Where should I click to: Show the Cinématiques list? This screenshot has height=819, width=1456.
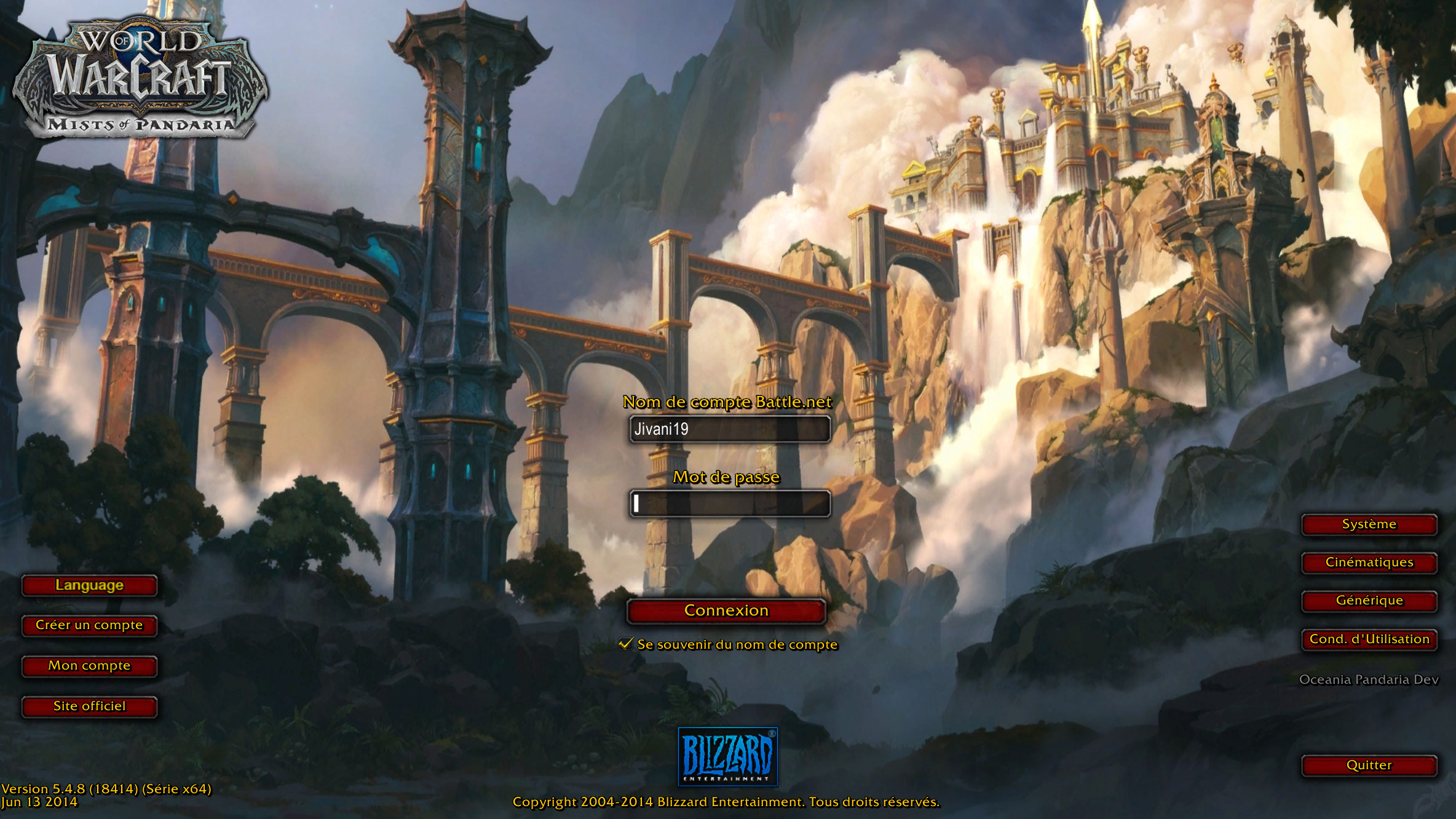[x=1369, y=563]
